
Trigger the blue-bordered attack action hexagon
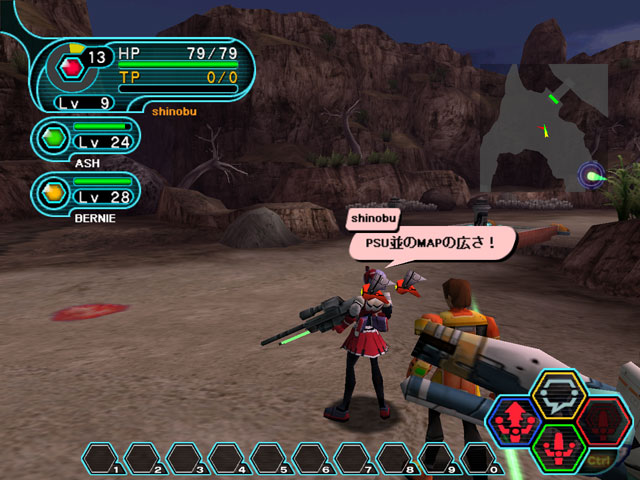point(513,421)
